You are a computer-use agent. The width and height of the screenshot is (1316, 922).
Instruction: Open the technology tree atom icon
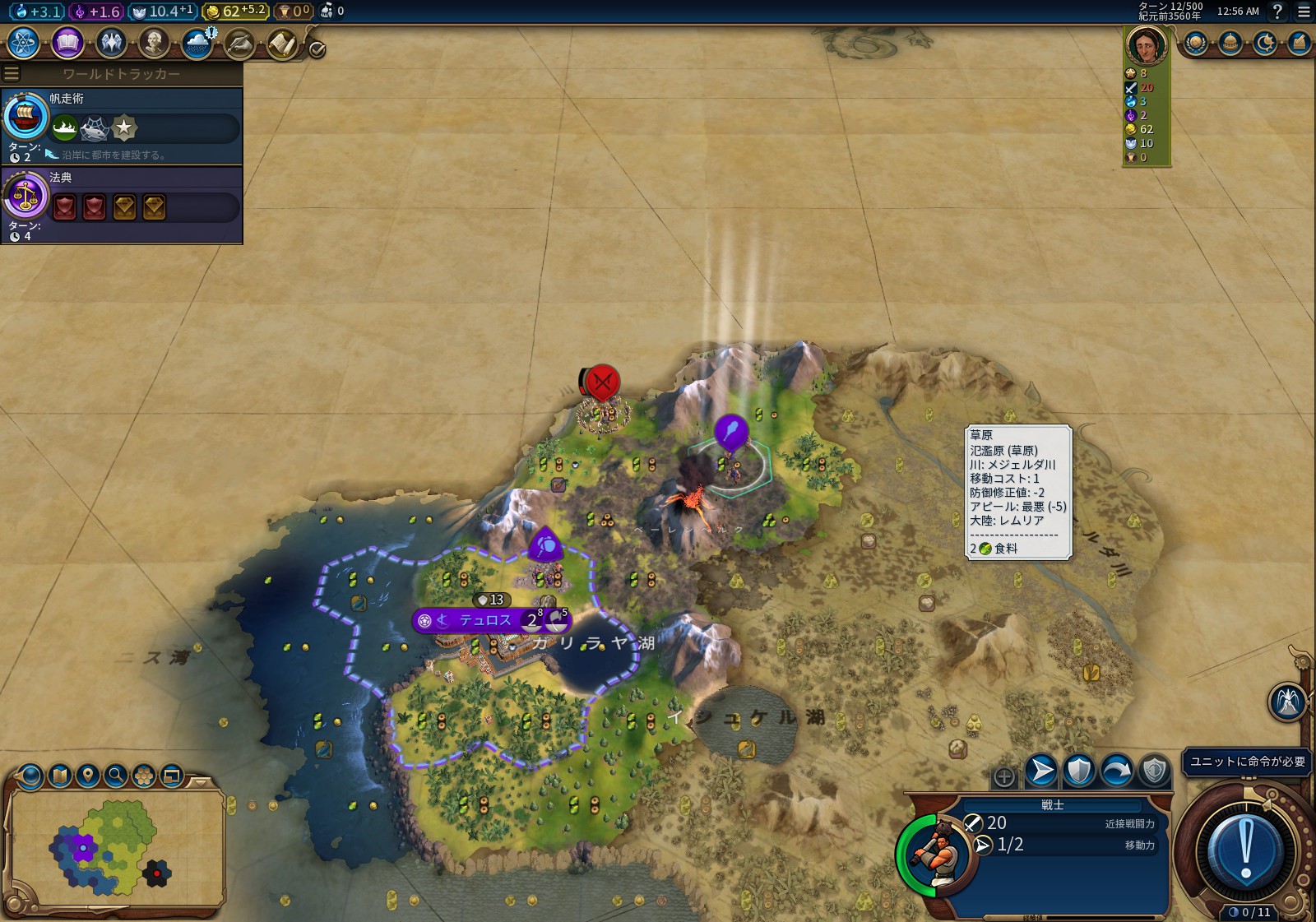[24, 43]
